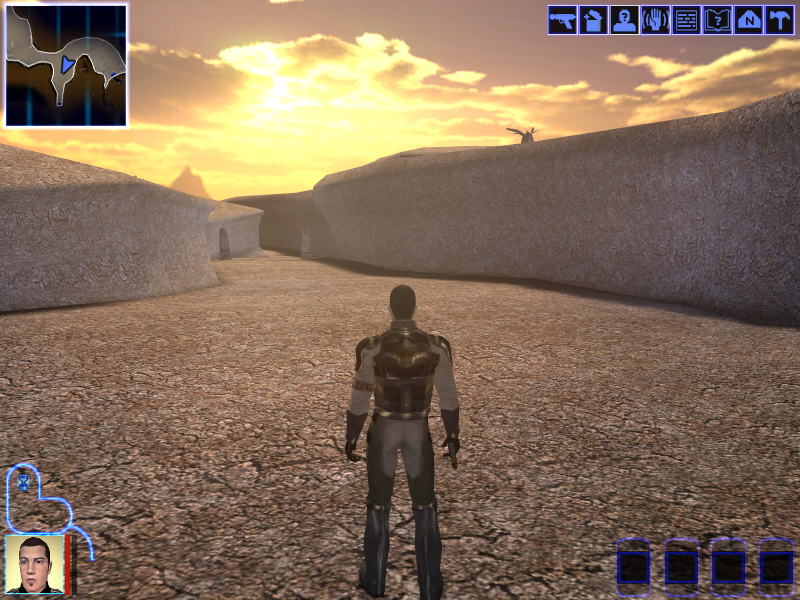Open the Journal book icon
800x600 pixels.
pyautogui.click(x=717, y=20)
